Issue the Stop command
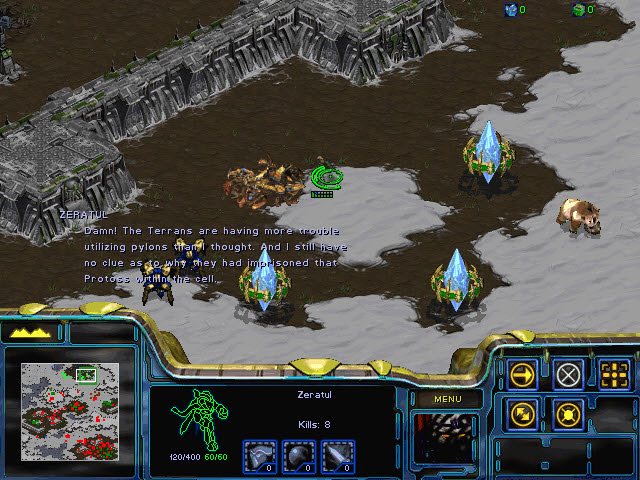The image size is (640, 480). coord(569,375)
